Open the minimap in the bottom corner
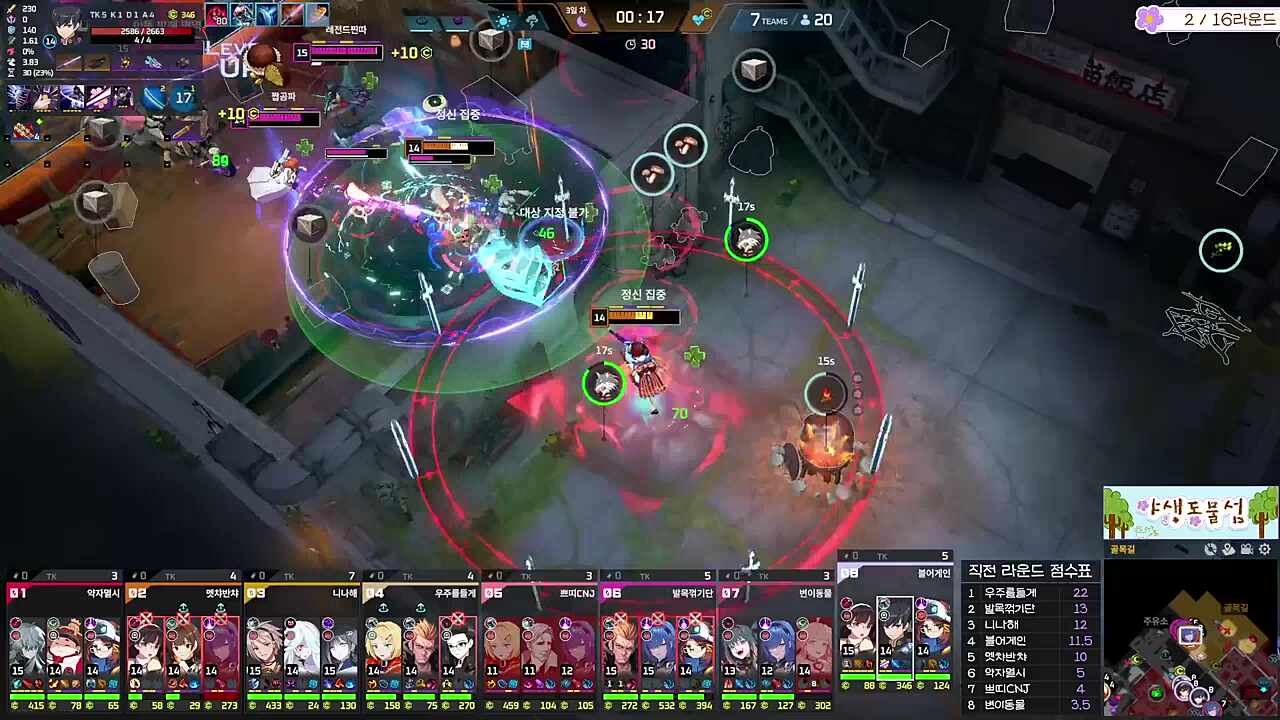Viewport: 1280px width, 720px height. 1190,638
